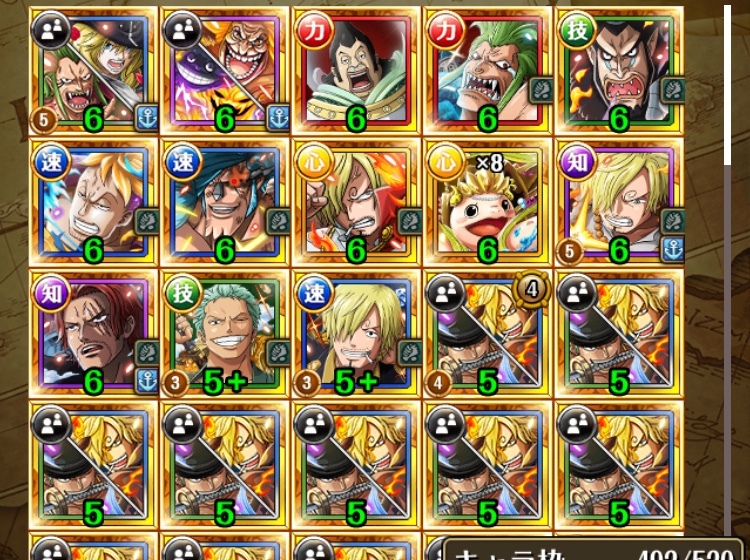Screen dimensions: 750x560
Task: Pick the PSY blond Sanji card with flames
Action: coord(356,202)
